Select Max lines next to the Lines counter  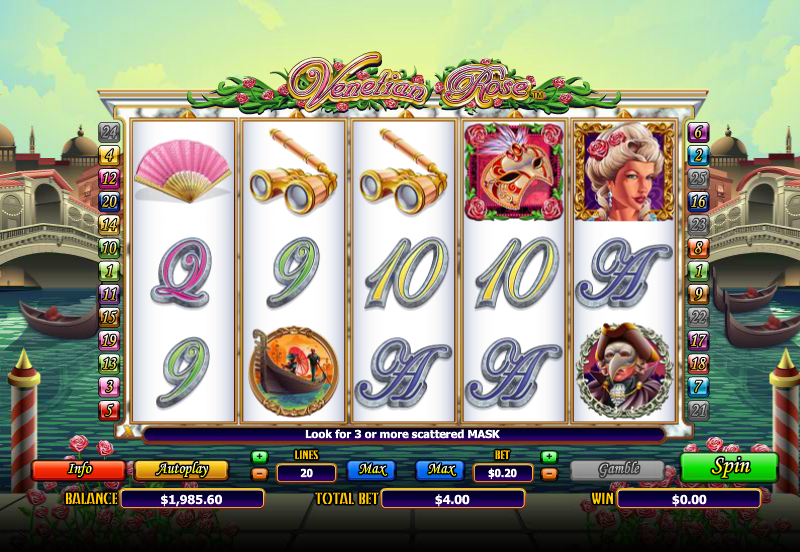(370, 469)
